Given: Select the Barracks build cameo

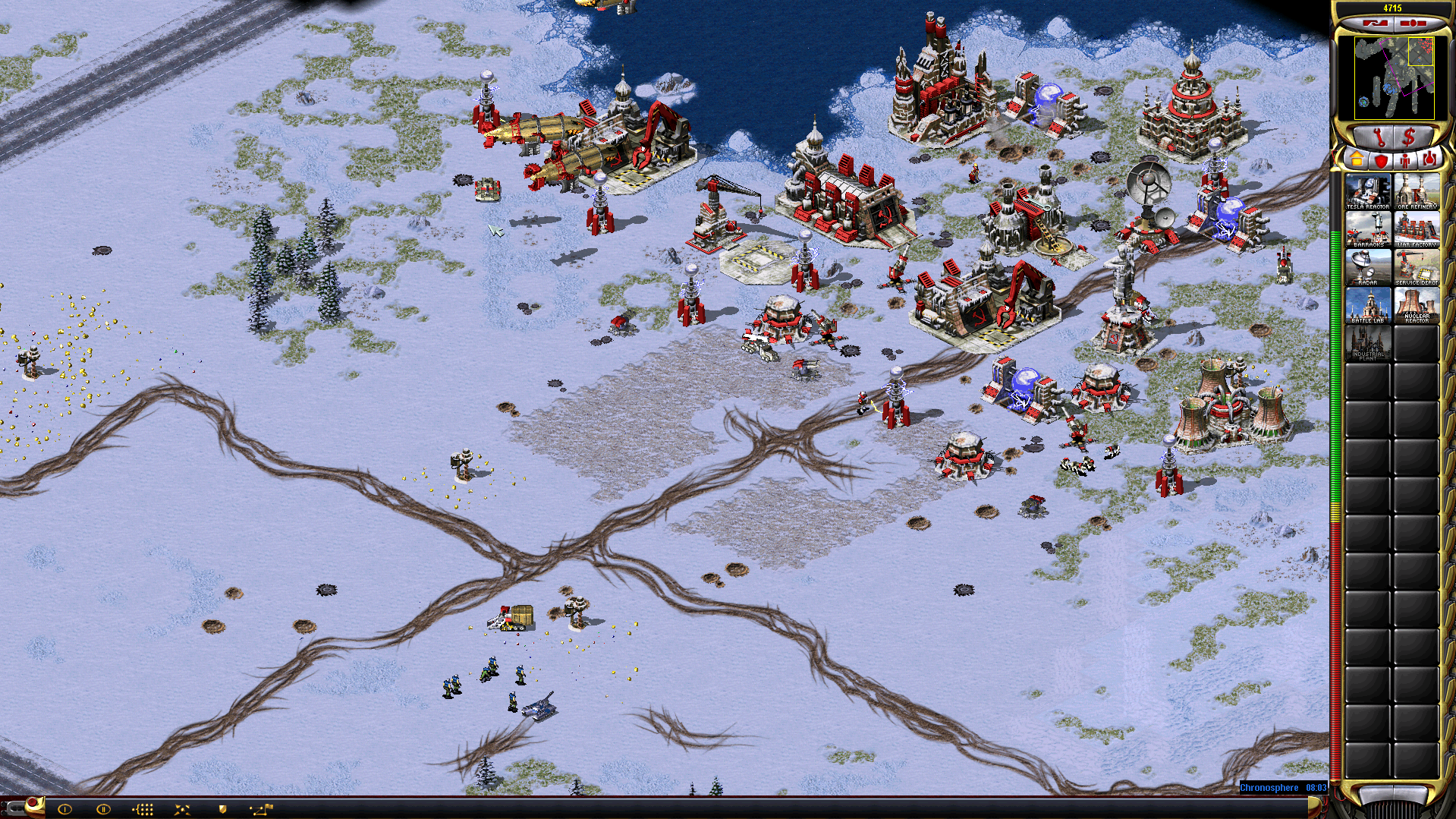Looking at the screenshot, I should tap(1368, 229).
